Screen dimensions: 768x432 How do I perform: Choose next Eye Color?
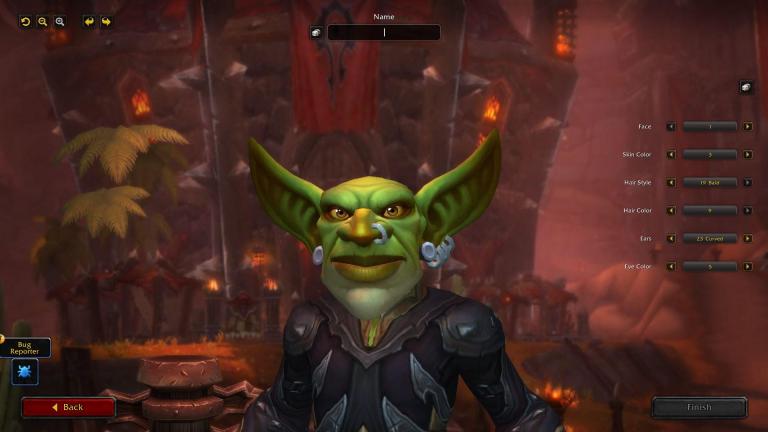(x=748, y=266)
